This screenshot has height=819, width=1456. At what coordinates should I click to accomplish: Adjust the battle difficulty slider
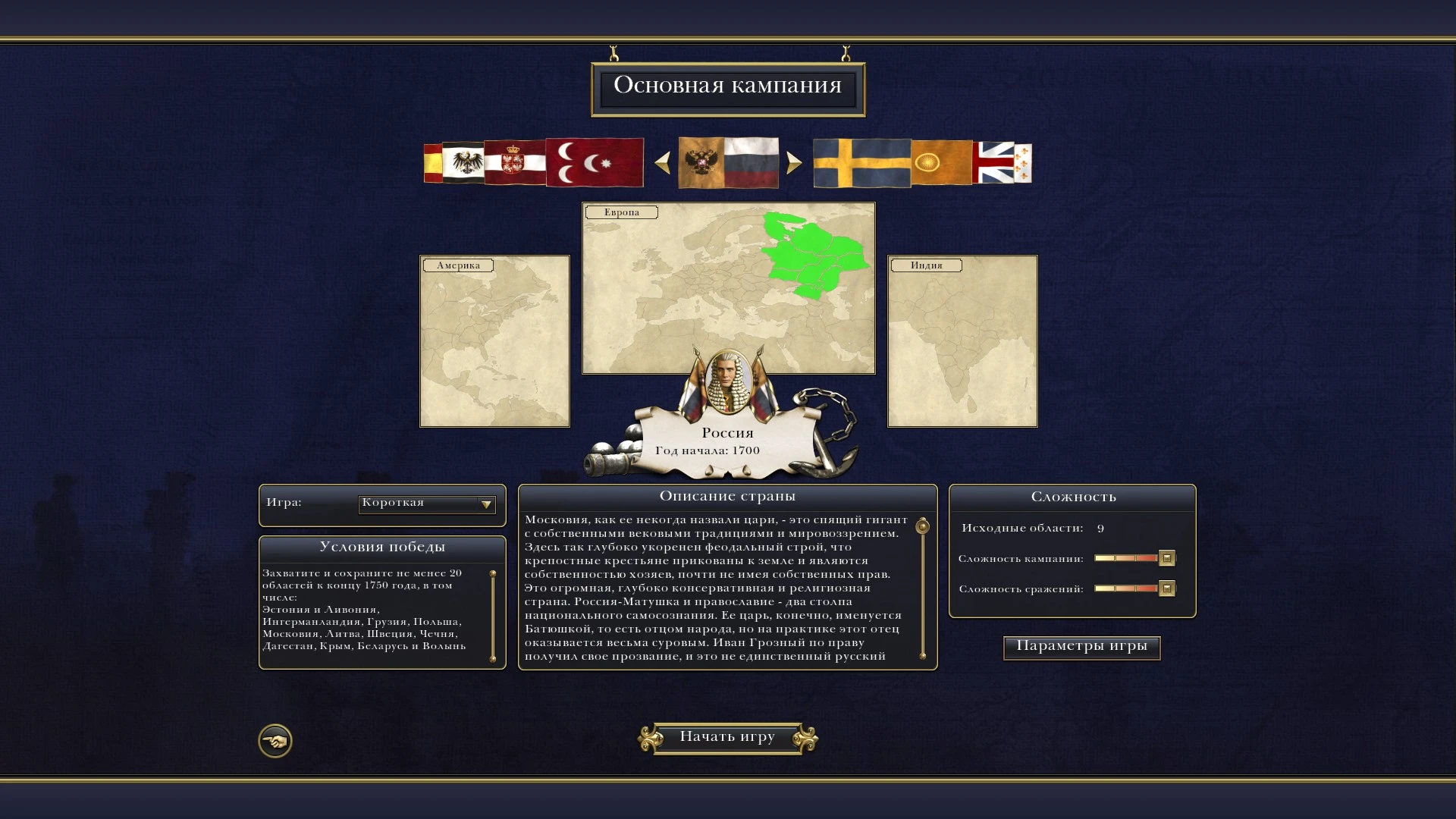click(x=1125, y=588)
